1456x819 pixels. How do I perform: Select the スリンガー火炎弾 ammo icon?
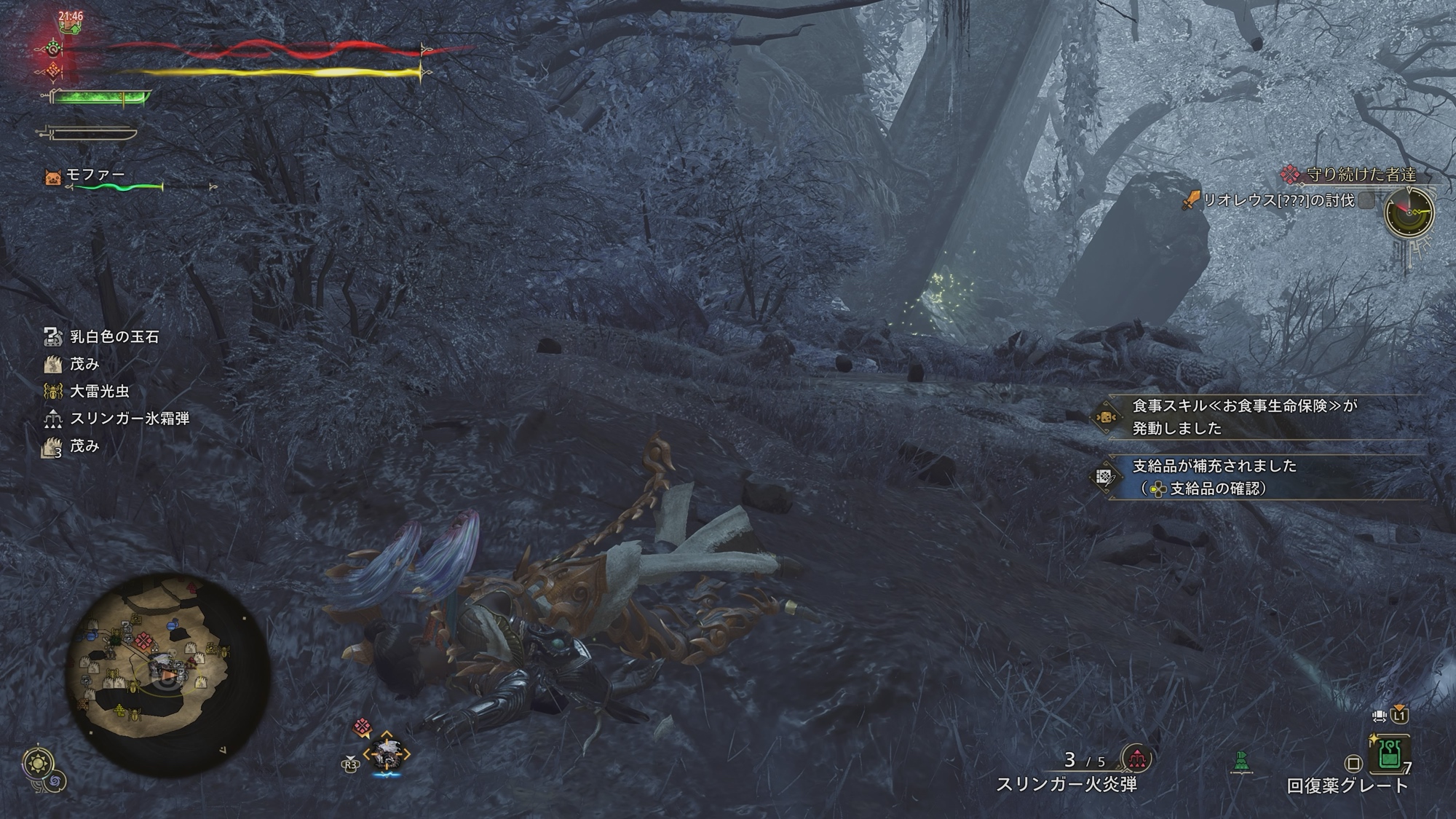[x=1136, y=759]
